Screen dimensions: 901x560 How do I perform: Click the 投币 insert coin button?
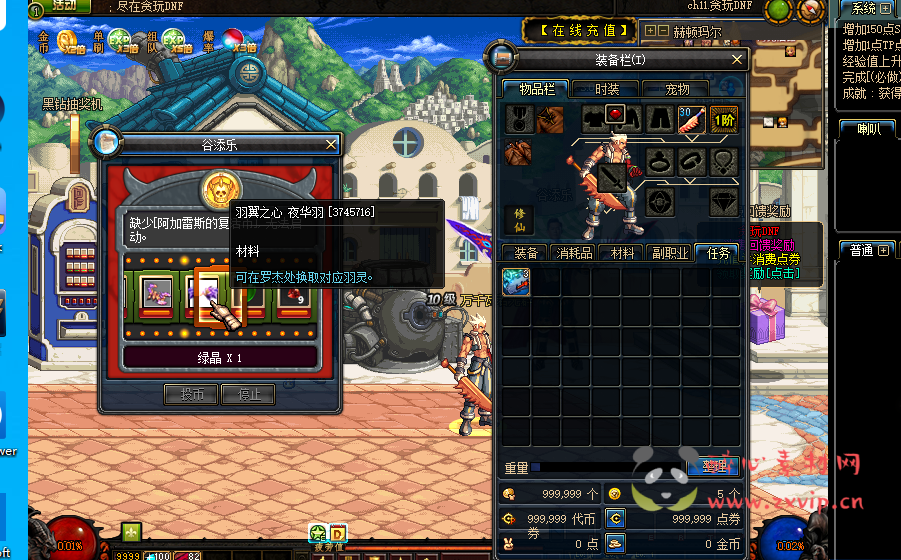[191, 395]
